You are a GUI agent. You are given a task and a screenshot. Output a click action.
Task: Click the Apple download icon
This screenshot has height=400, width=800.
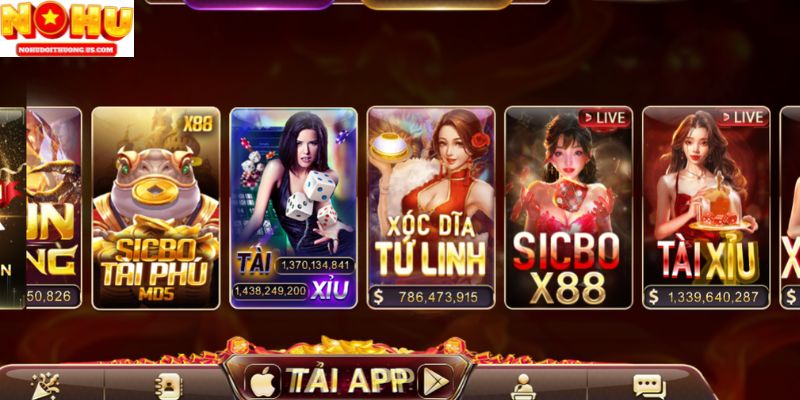pos(264,381)
